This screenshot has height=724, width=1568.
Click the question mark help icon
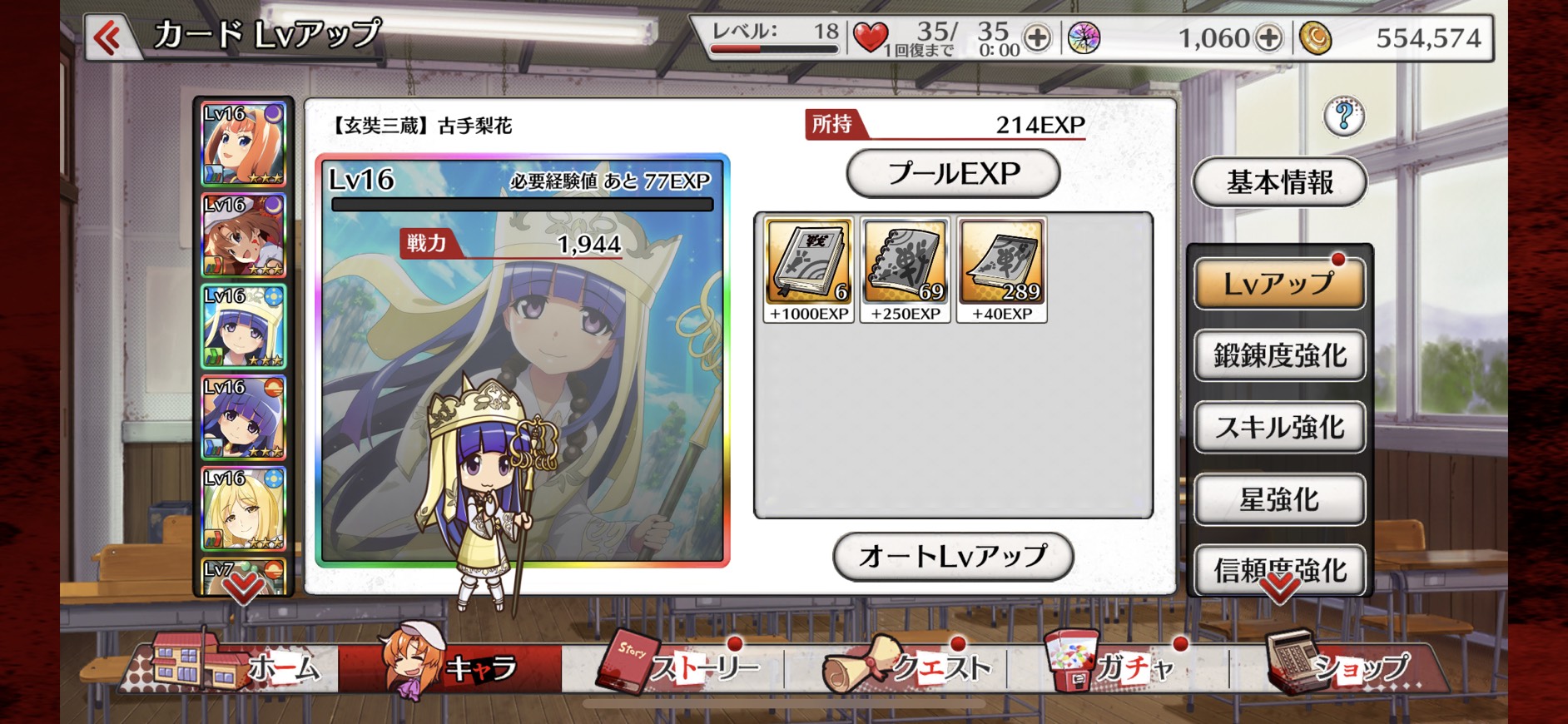click(1343, 117)
